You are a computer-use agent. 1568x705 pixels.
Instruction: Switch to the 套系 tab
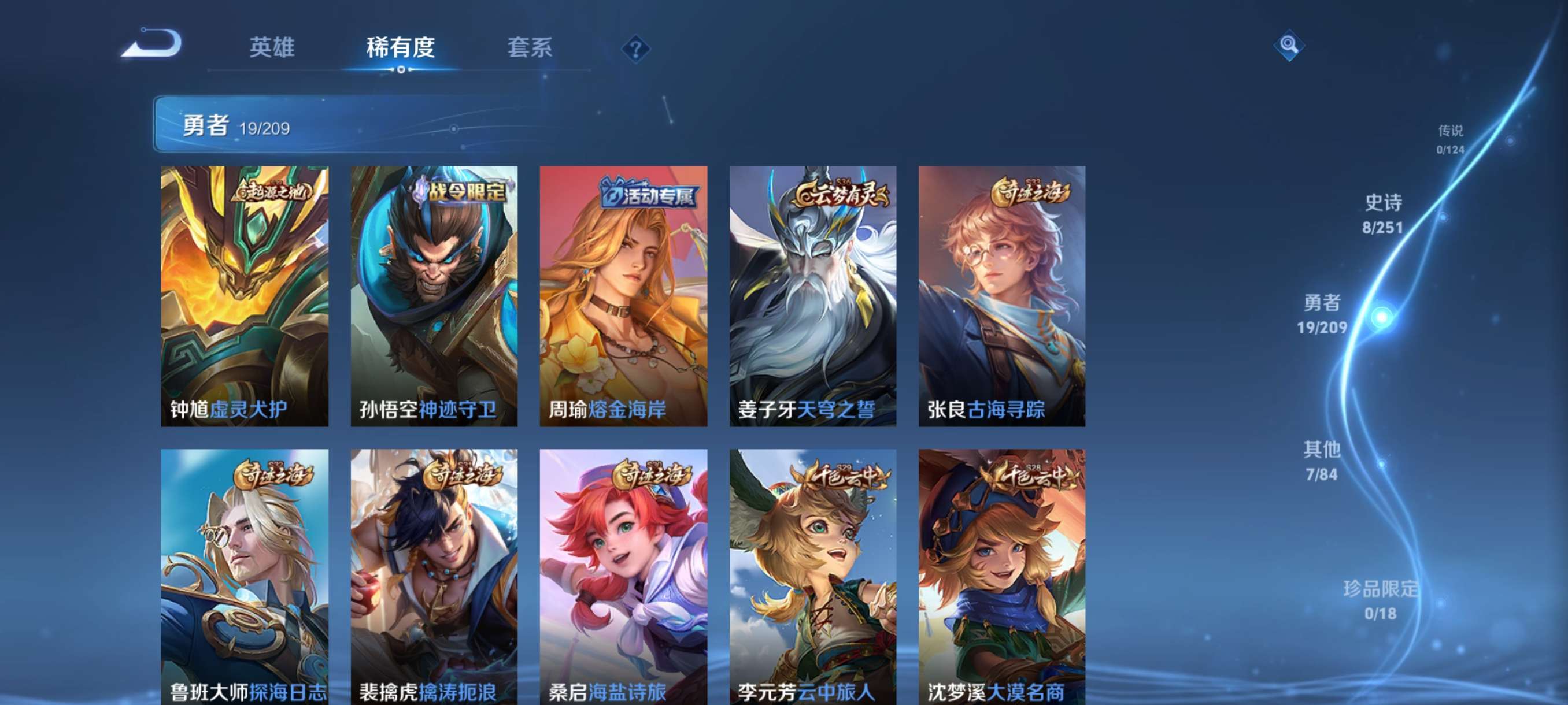530,47
